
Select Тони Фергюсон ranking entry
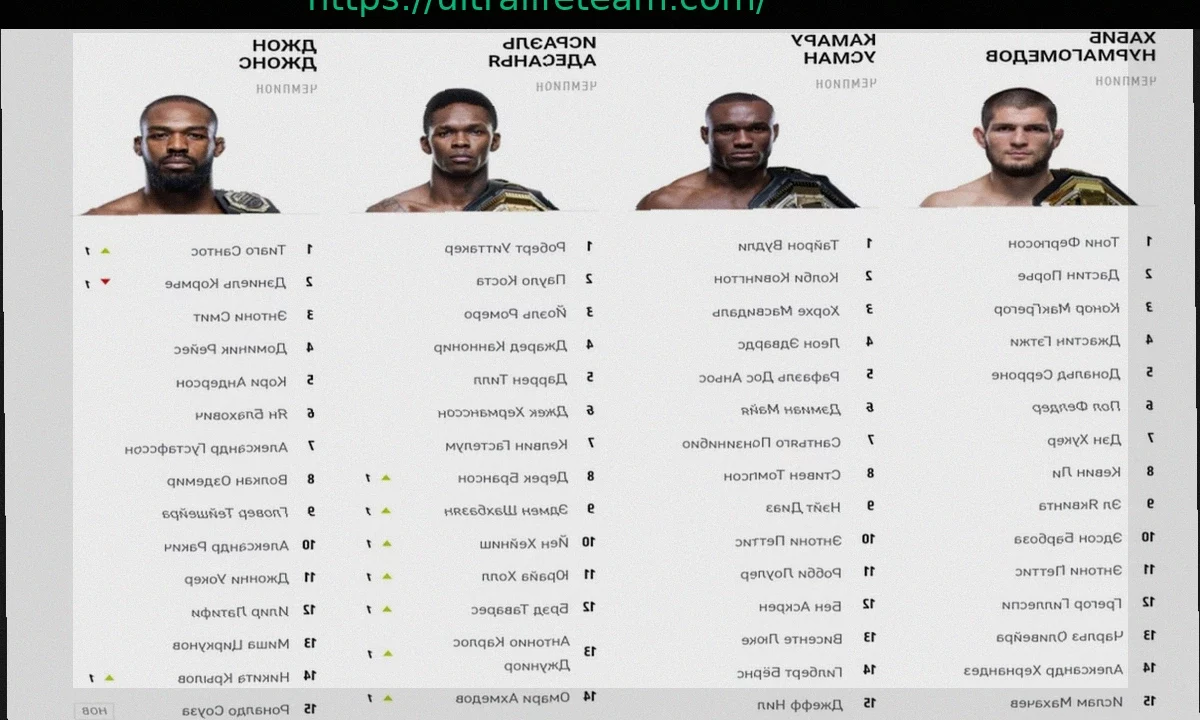point(1063,243)
